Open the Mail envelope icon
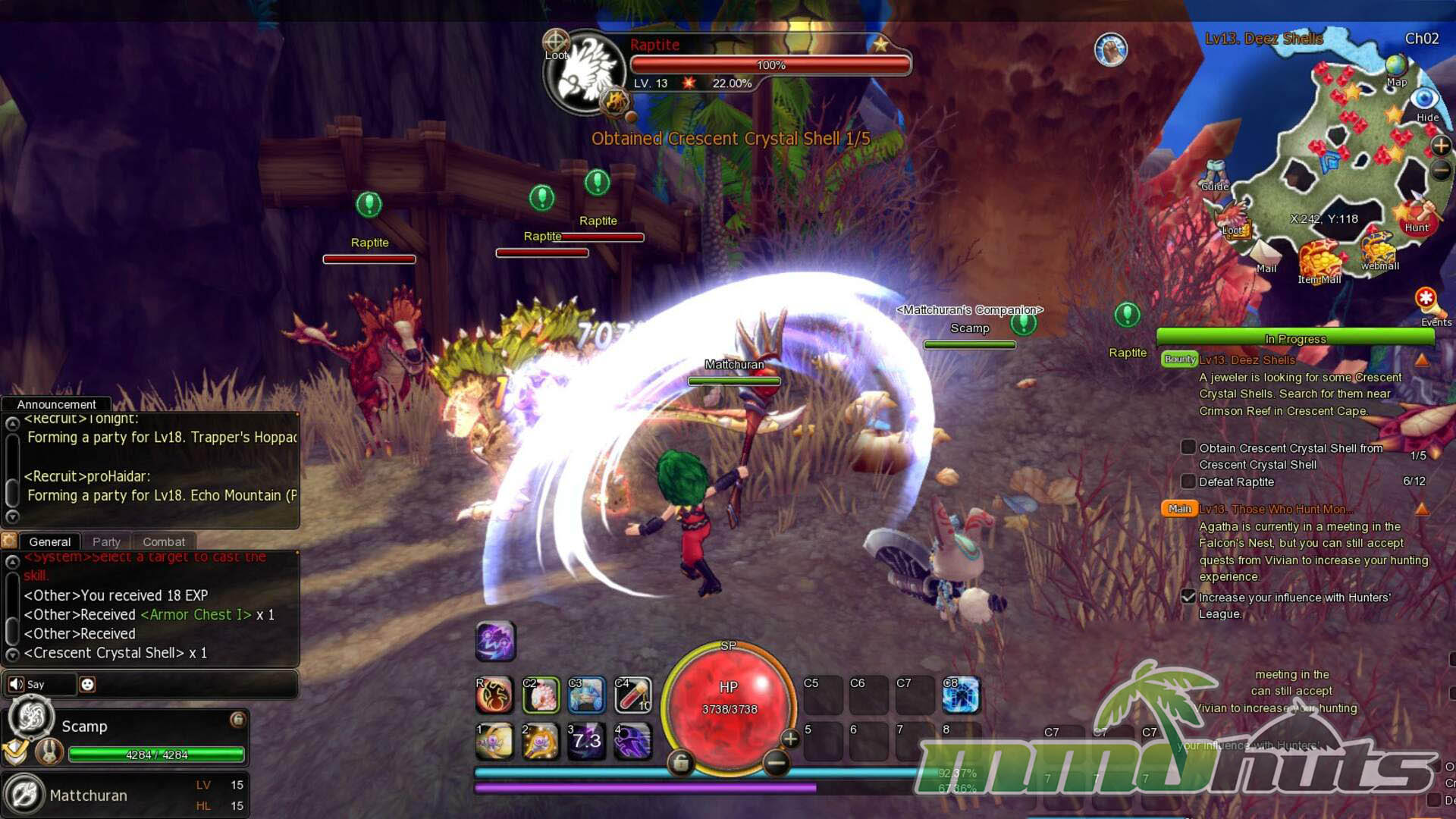 pos(1266,254)
